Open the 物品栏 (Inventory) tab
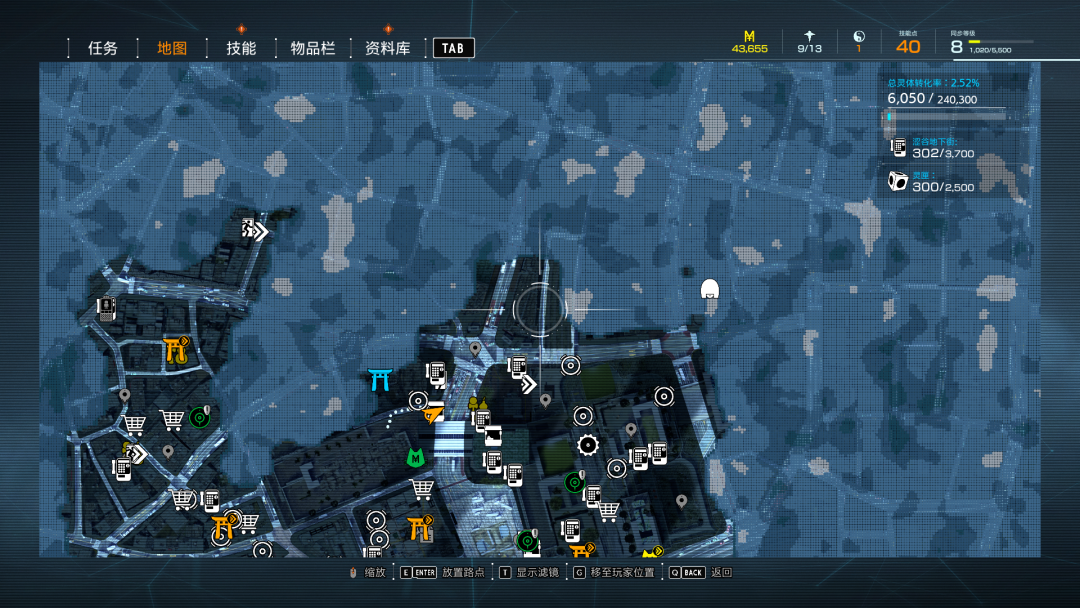 point(313,48)
